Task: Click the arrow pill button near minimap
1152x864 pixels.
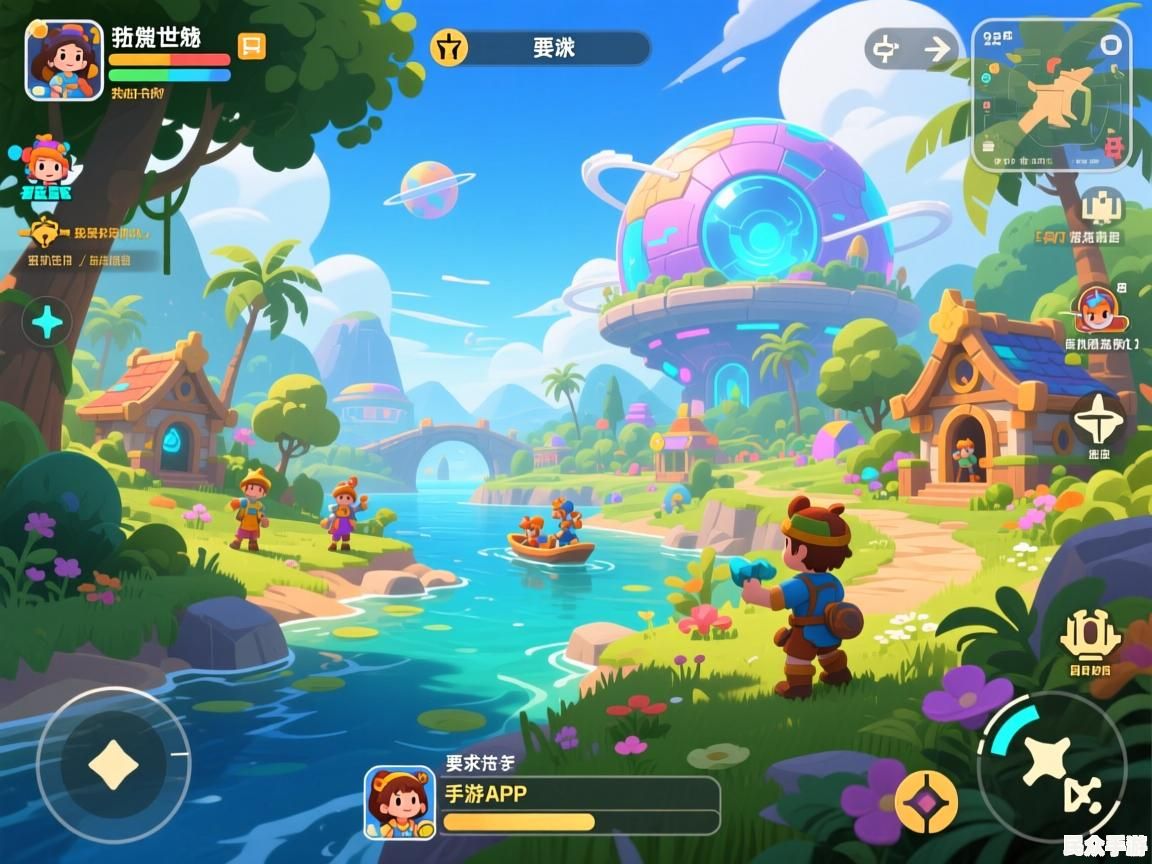Action: tap(912, 49)
